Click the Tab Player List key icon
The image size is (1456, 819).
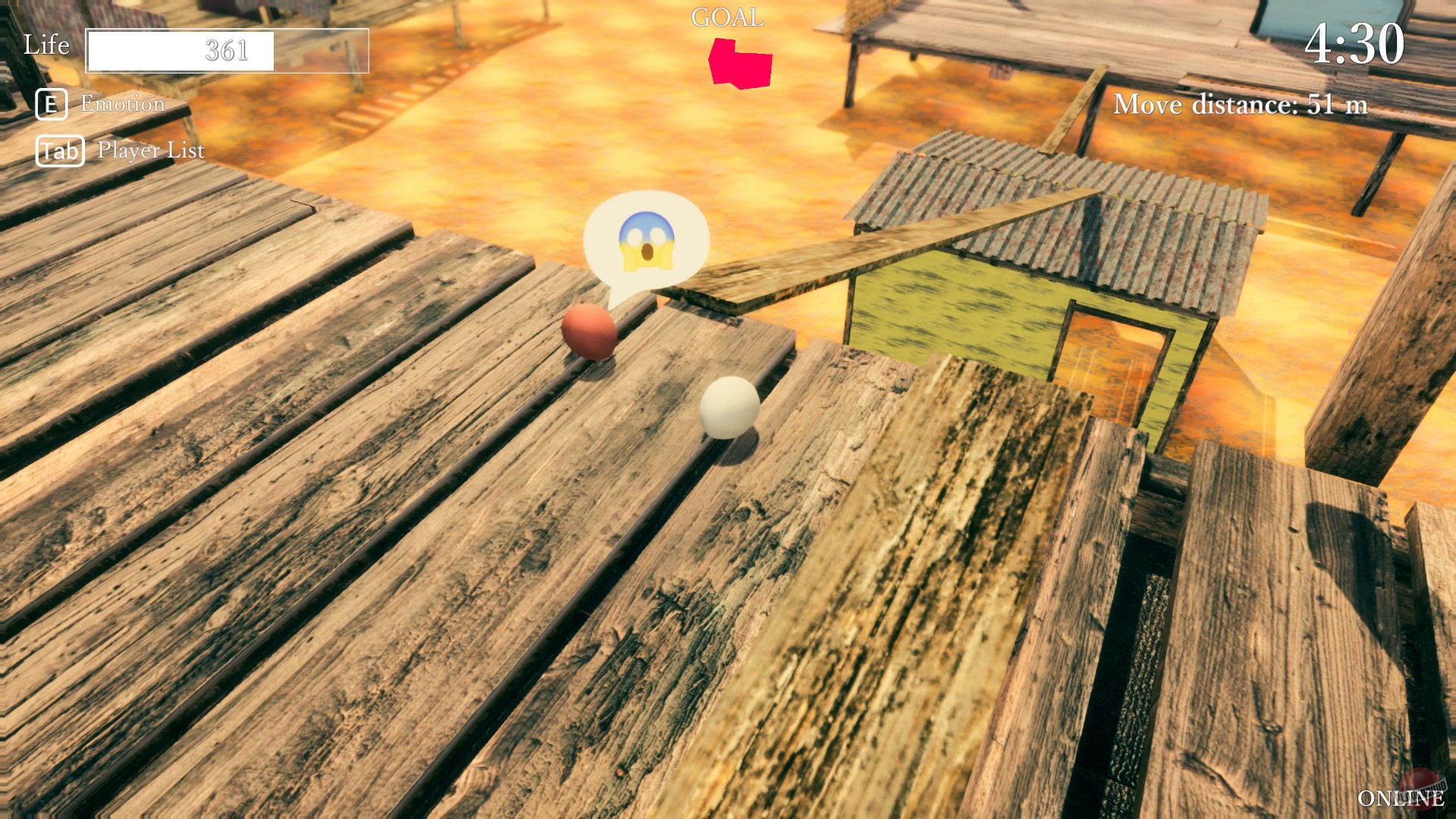(60, 150)
